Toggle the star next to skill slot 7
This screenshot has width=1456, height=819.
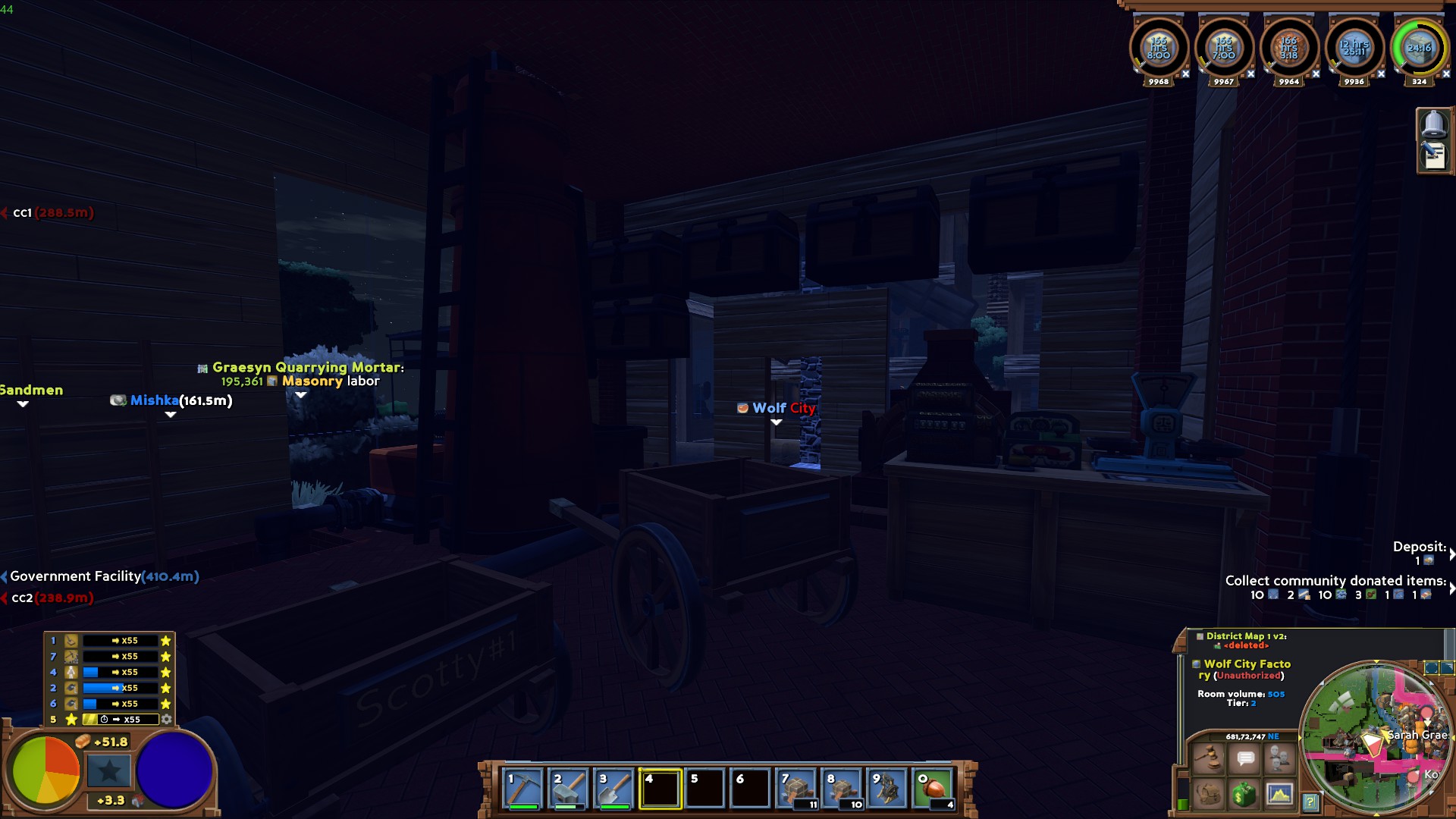166,656
